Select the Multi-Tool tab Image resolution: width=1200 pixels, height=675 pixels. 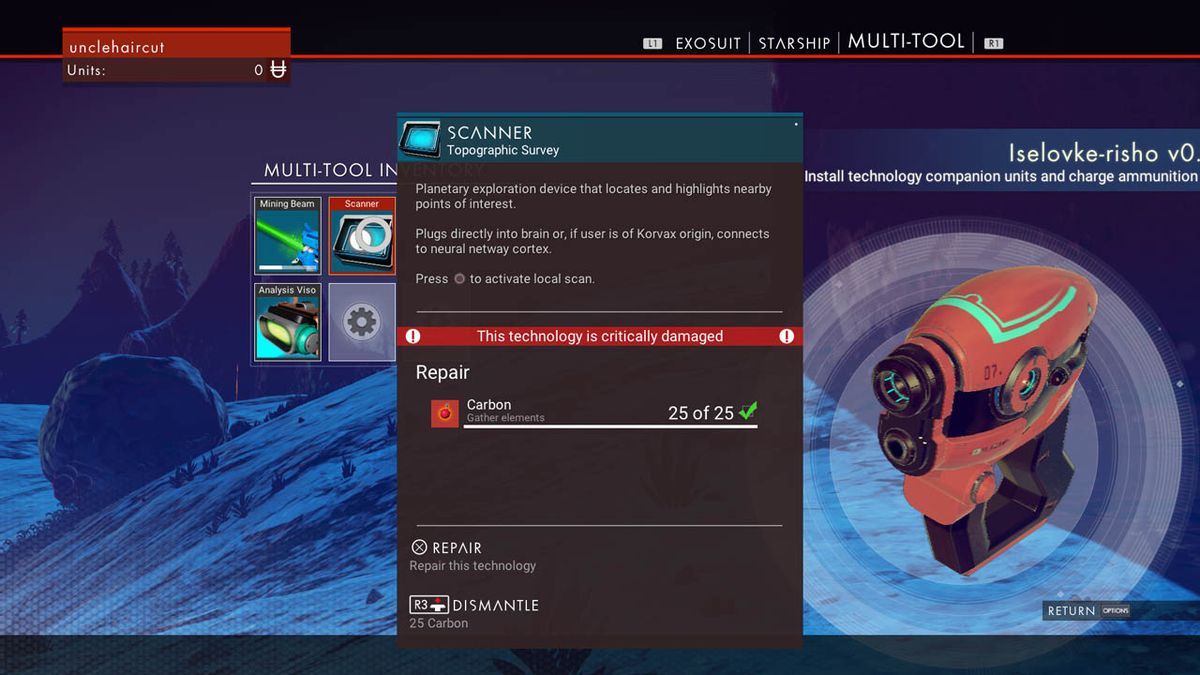coord(906,41)
